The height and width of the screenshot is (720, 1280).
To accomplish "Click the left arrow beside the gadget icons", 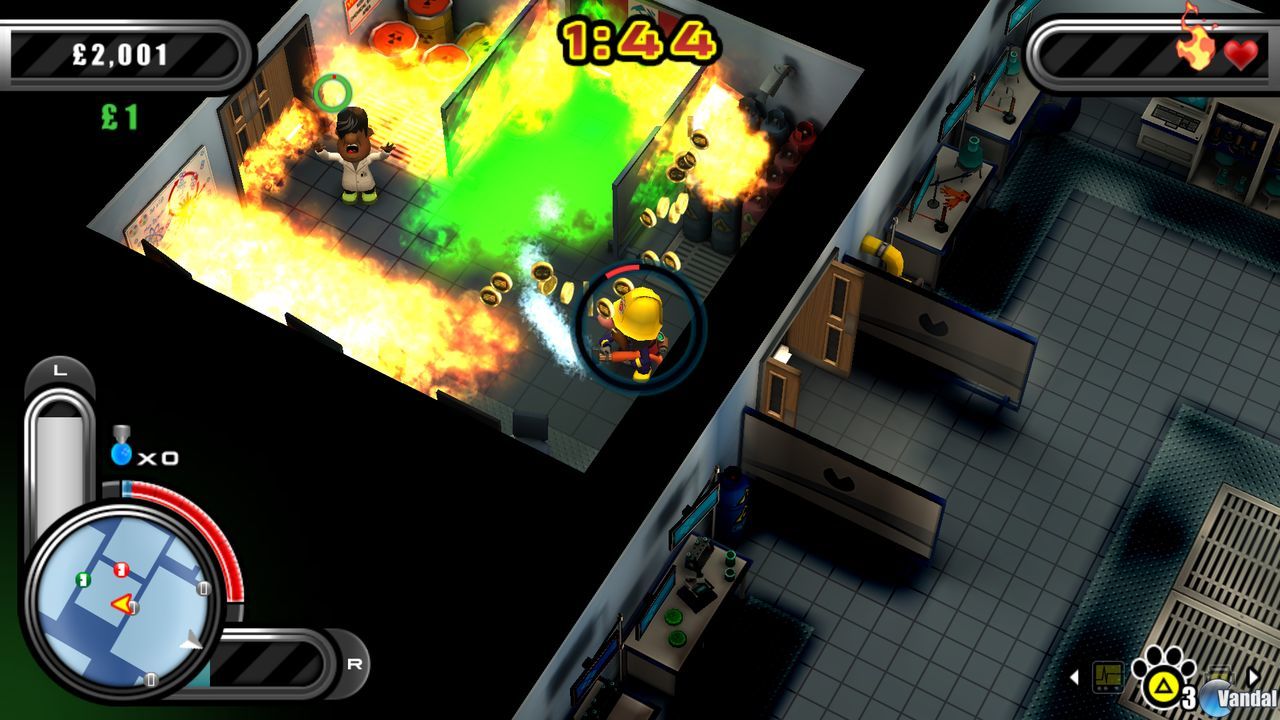I will [x=1075, y=677].
